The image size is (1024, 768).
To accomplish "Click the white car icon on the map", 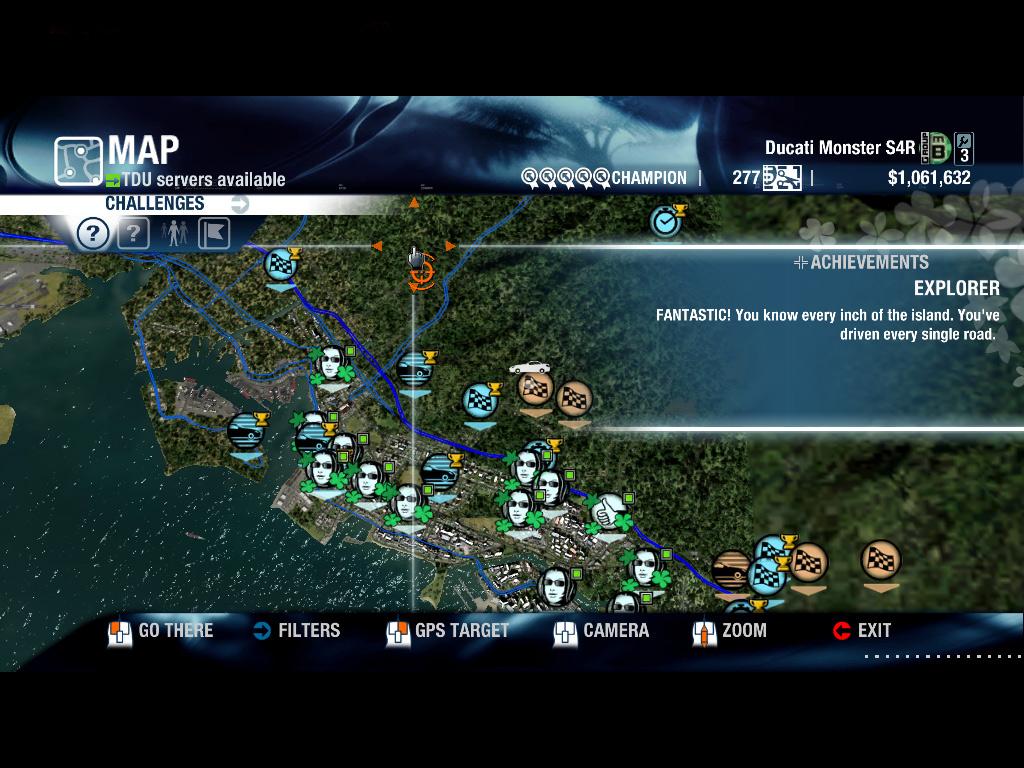I will tap(529, 368).
